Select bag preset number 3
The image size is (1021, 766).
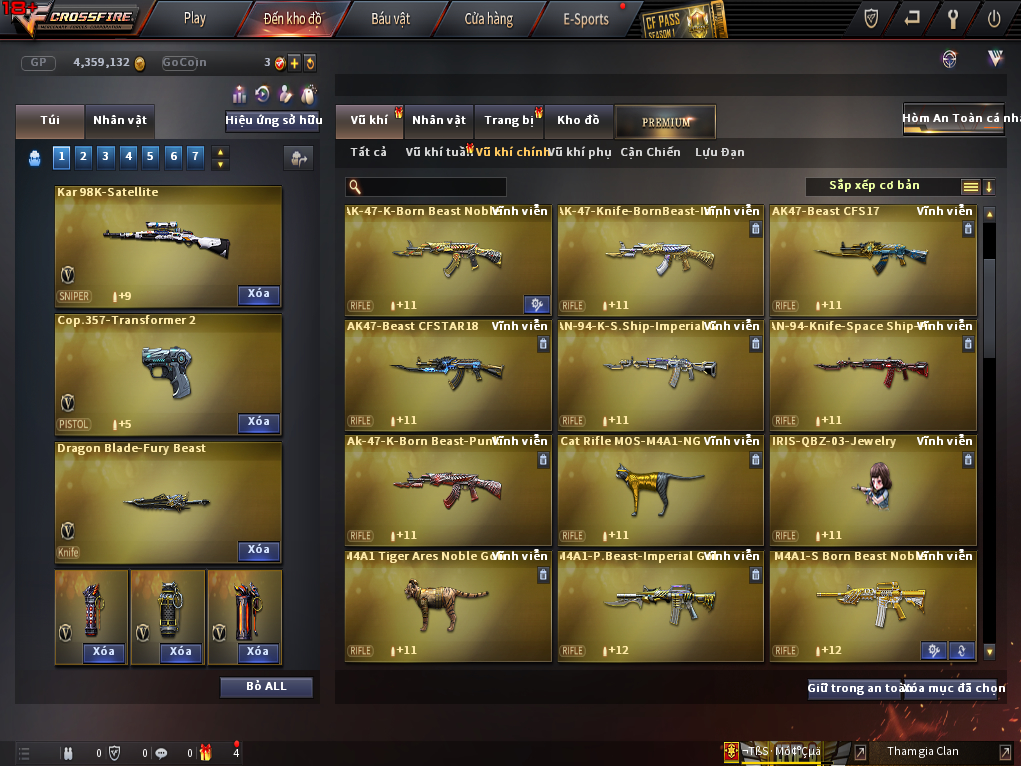coord(106,156)
